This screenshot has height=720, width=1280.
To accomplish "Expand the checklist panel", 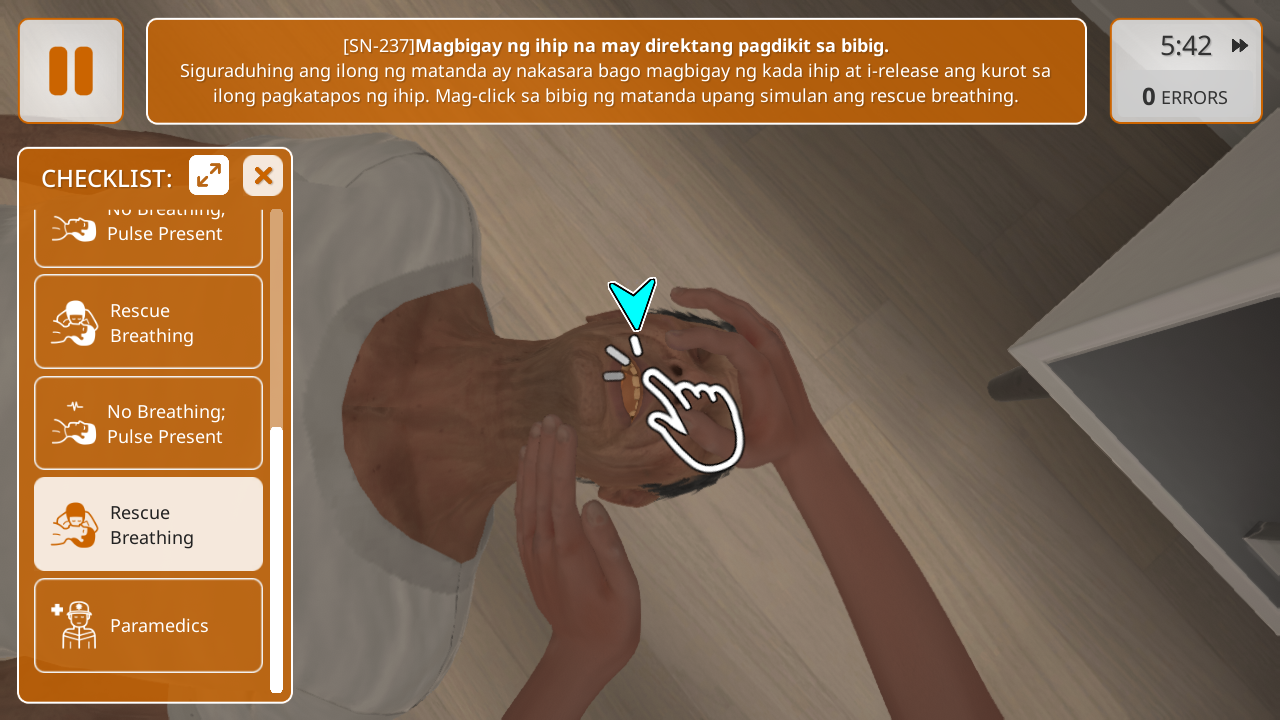I will [x=209, y=176].
